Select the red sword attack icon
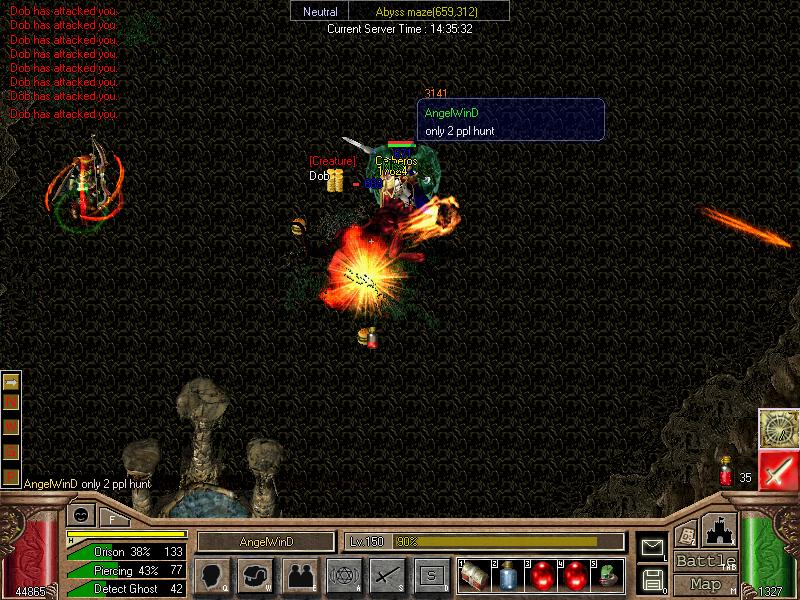 click(777, 470)
